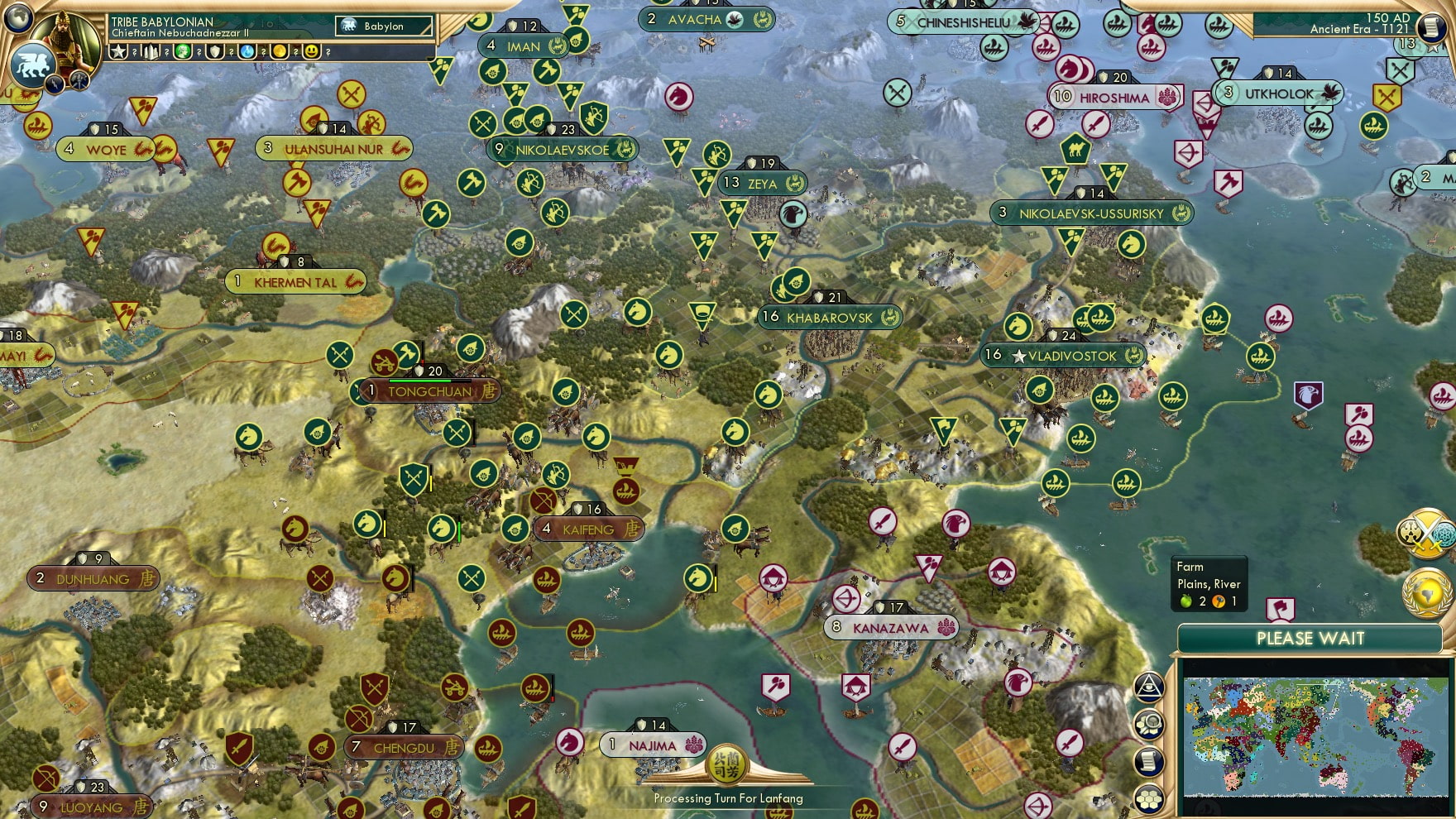Click the score star indicator
This screenshot has height=819, width=1456.
click(118, 52)
